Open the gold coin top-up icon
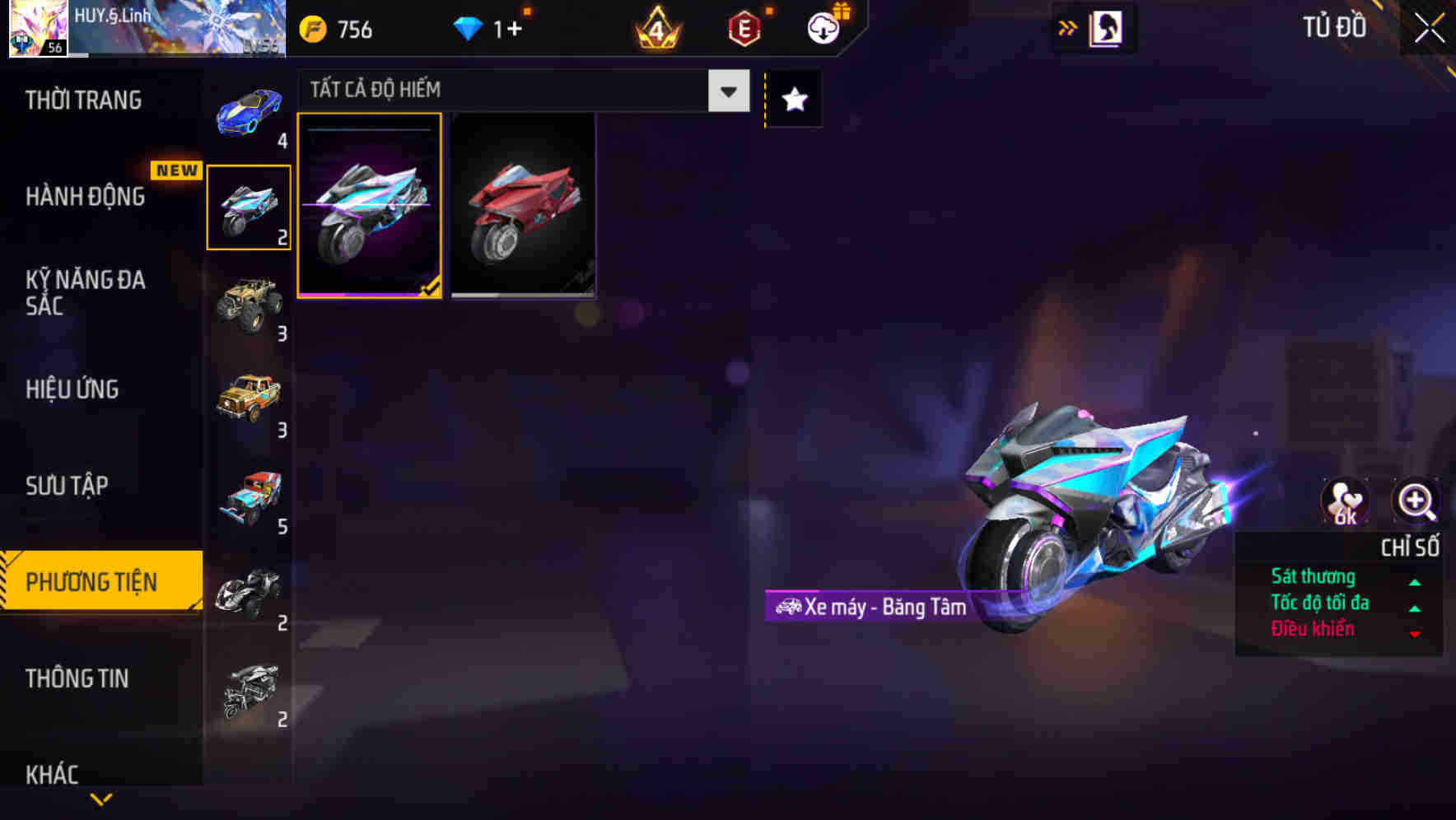1456x820 pixels. [313, 29]
